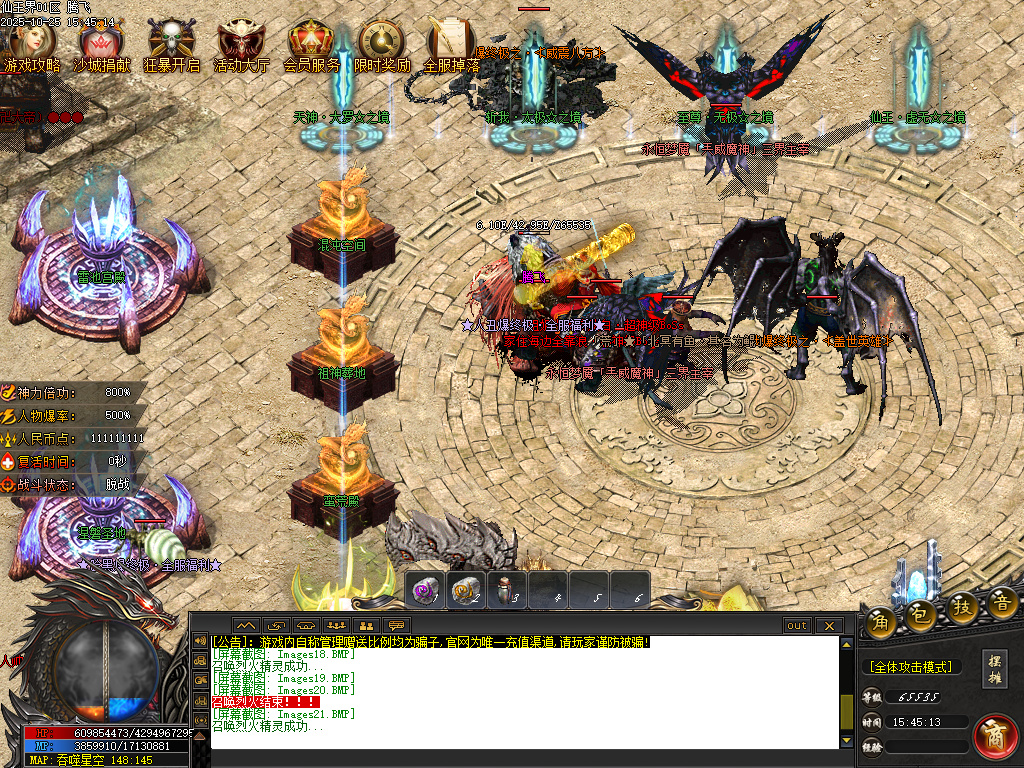Open the skills panel via 技 button
This screenshot has height=768, width=1024.
click(x=962, y=610)
